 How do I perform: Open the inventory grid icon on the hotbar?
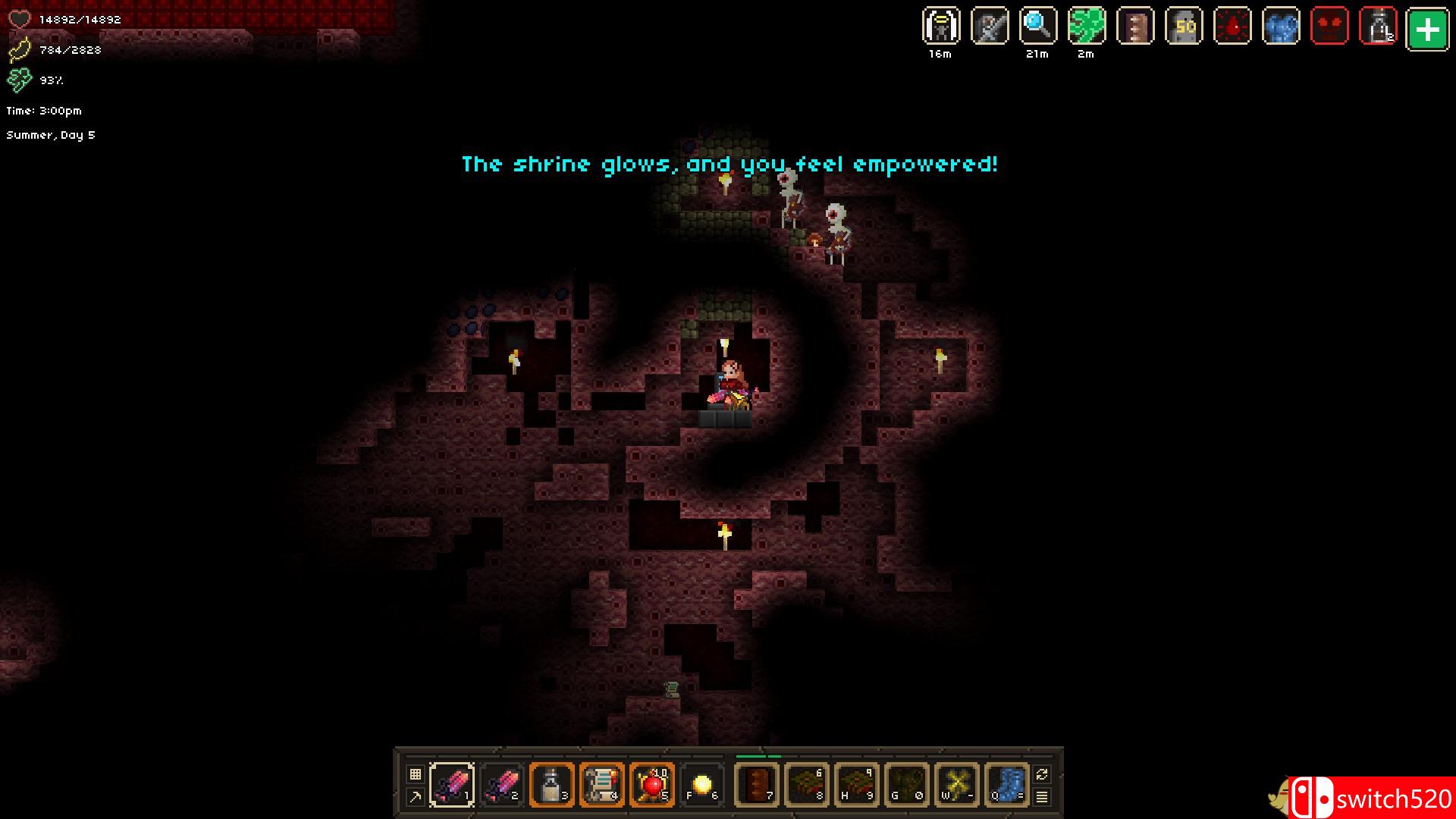point(416,773)
